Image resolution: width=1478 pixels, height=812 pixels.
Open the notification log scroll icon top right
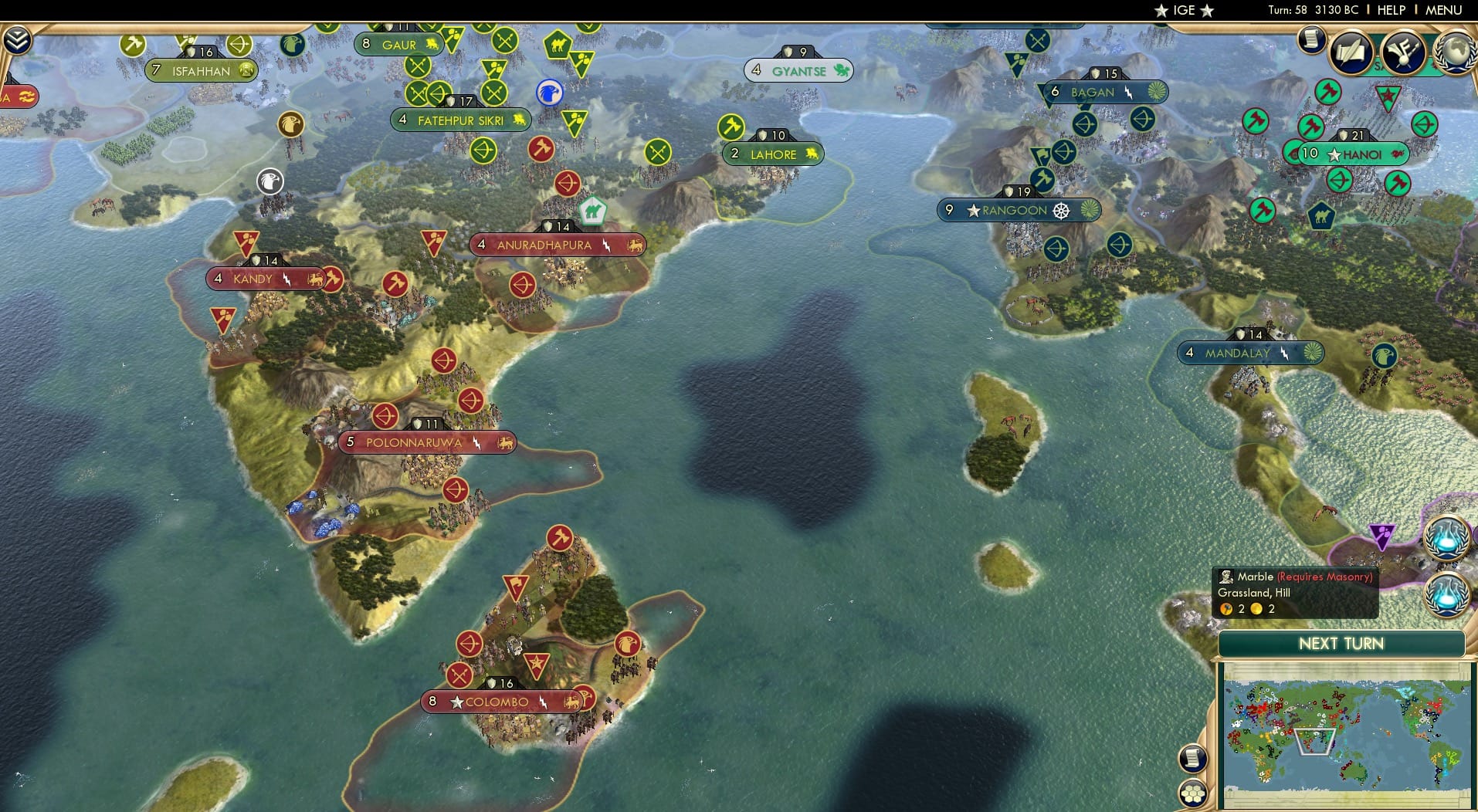[x=1310, y=40]
